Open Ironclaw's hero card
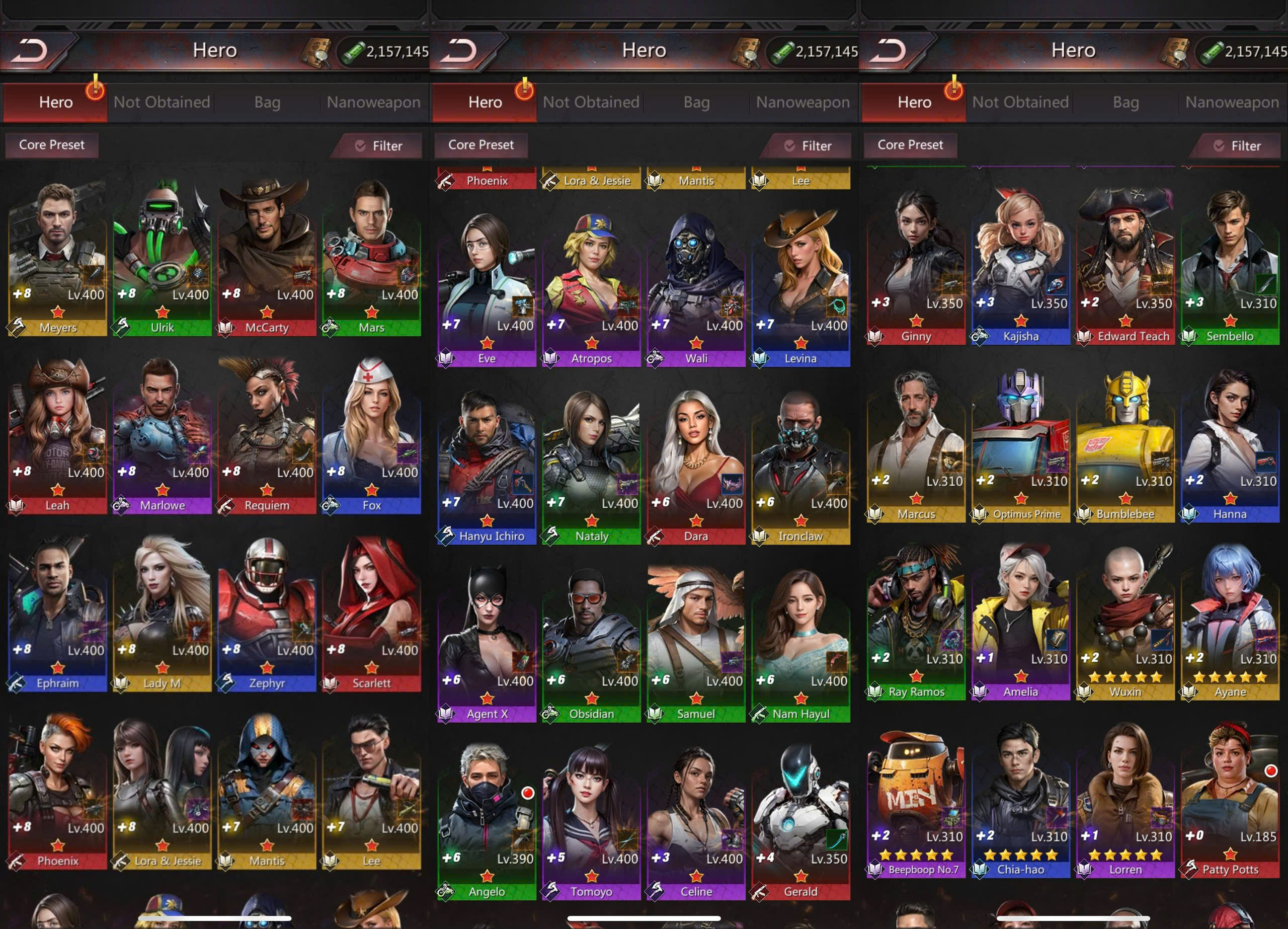The height and width of the screenshot is (929, 1288). coord(800,465)
